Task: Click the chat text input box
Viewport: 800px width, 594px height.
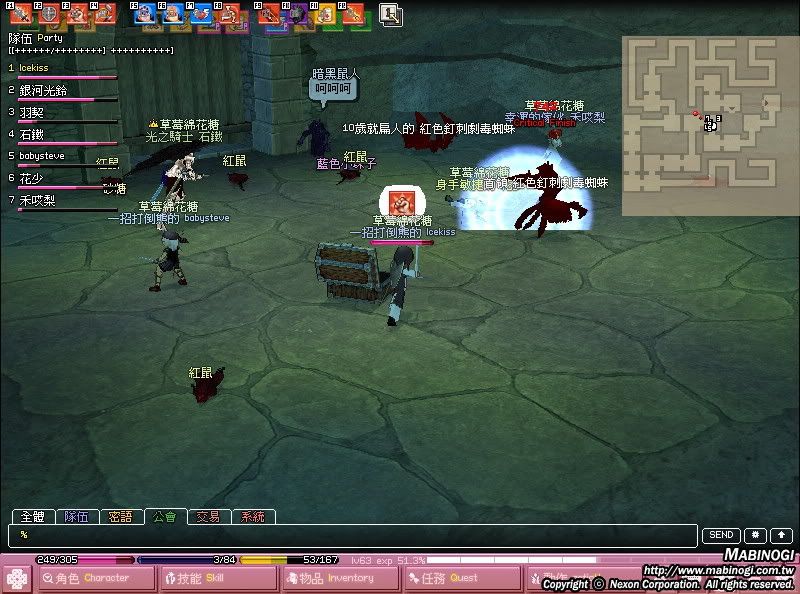Action: [x=355, y=536]
